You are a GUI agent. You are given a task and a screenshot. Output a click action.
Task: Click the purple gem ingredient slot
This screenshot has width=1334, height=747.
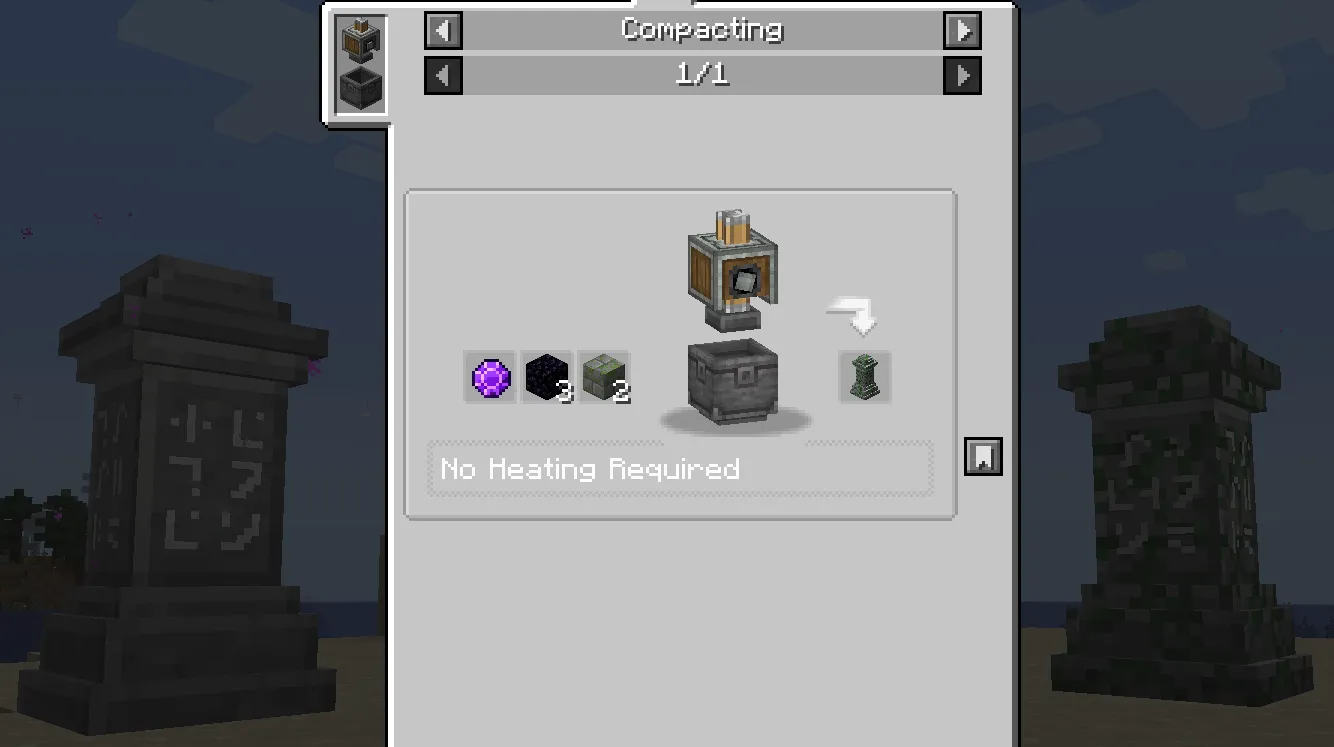click(489, 377)
